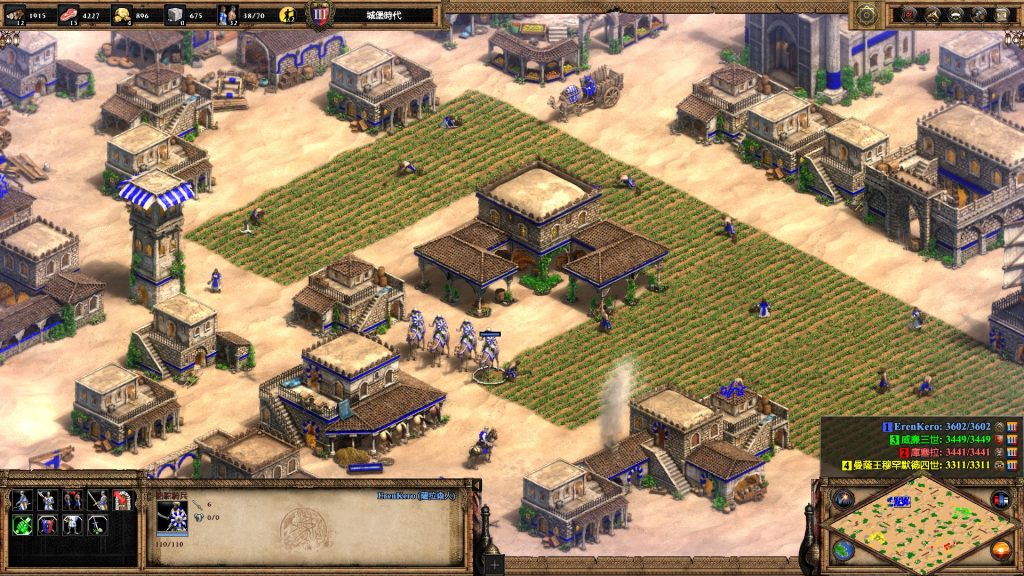The height and width of the screenshot is (576, 1024).
Task: Click the orange sunset button beside the minimap
Action: (x=1000, y=549)
